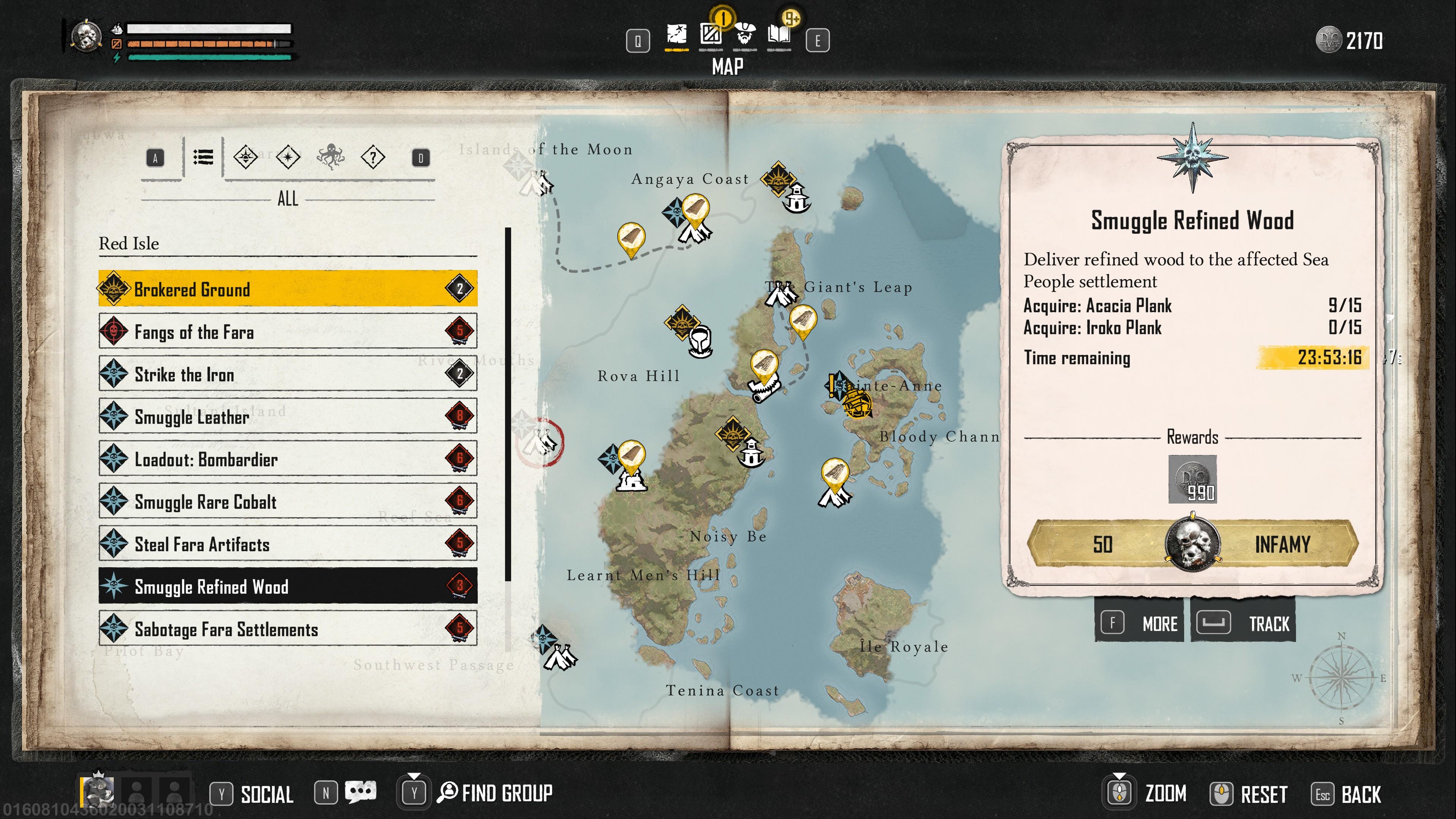Select the Smuggle Leather contract
Screen dimensions: 1456x819
point(287,417)
